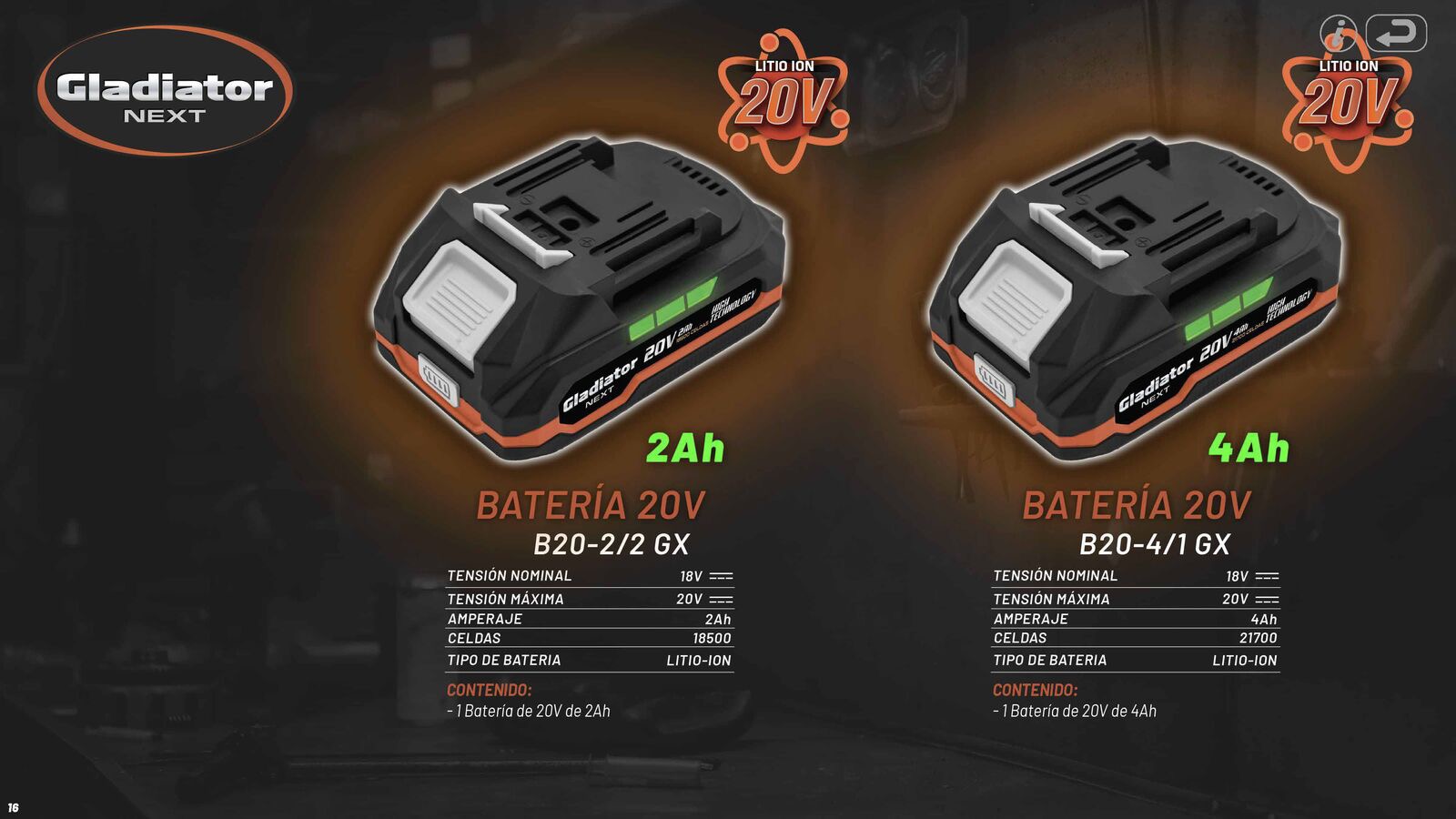Viewport: 1456px width, 819px height.
Task: Go back with the return arrow button
Action: click(x=1396, y=34)
